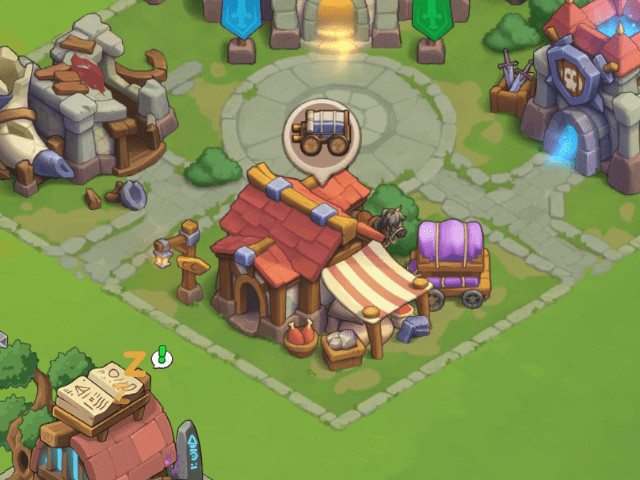Open the green exclamation notification bubble
640x480 pixels.
click(x=162, y=357)
